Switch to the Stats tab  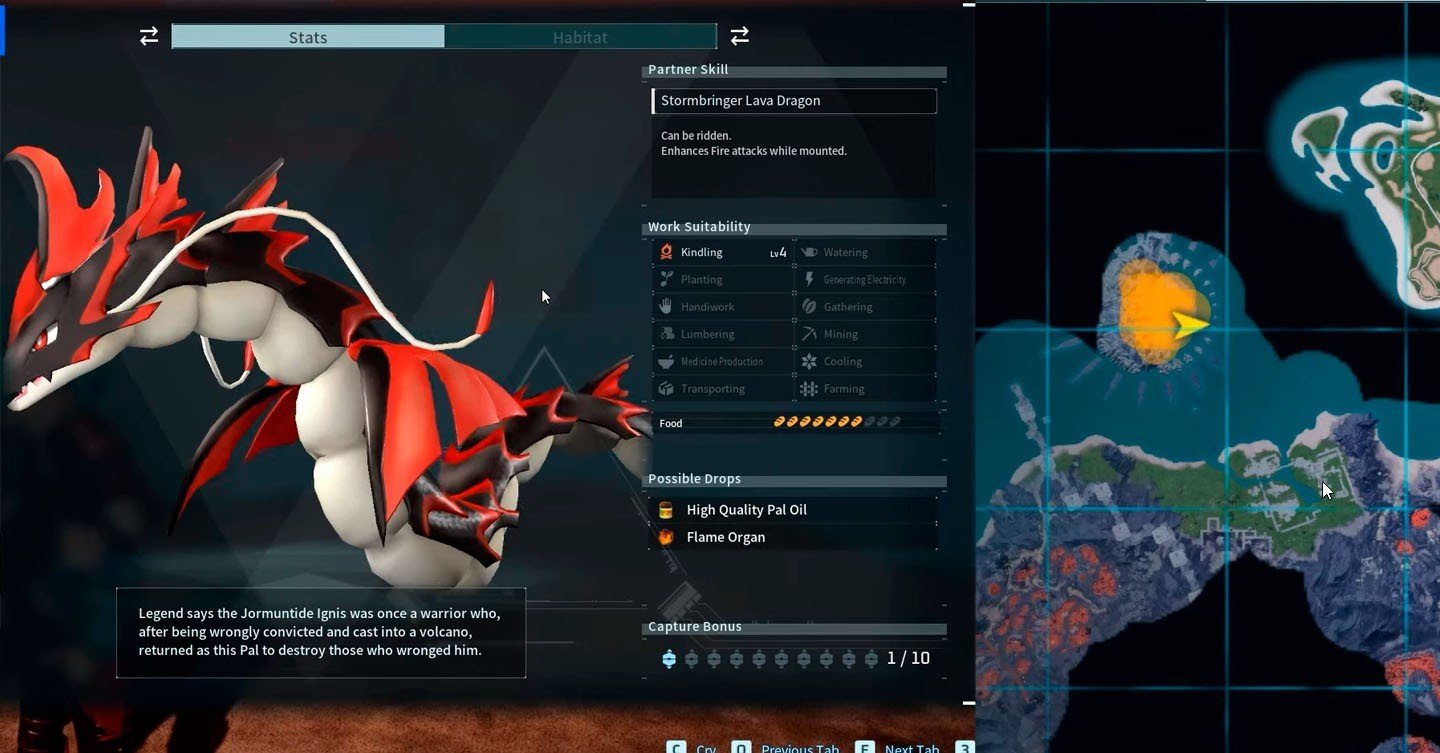pos(308,37)
